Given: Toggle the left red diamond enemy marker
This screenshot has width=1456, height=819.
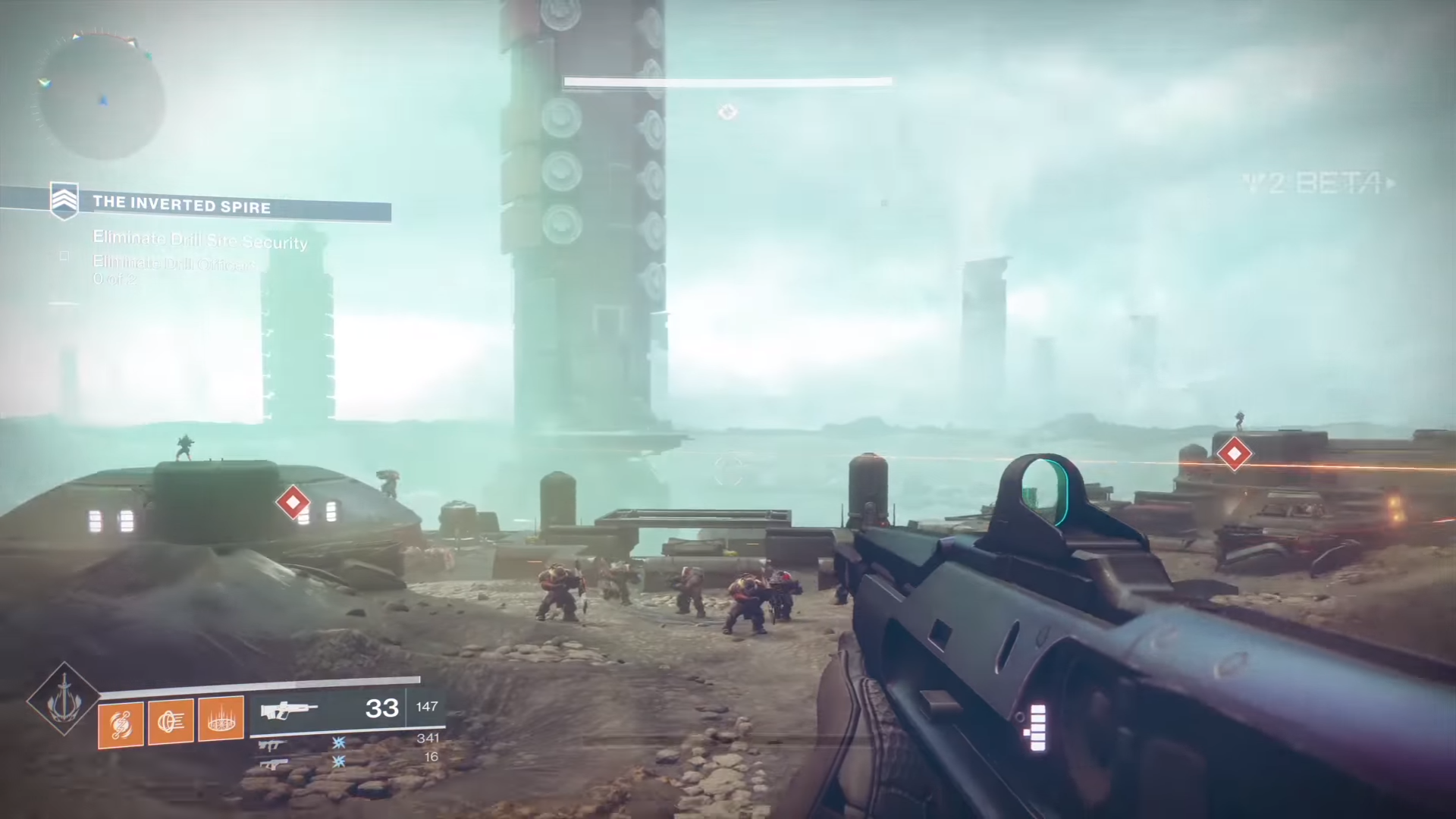Looking at the screenshot, I should point(293,503).
